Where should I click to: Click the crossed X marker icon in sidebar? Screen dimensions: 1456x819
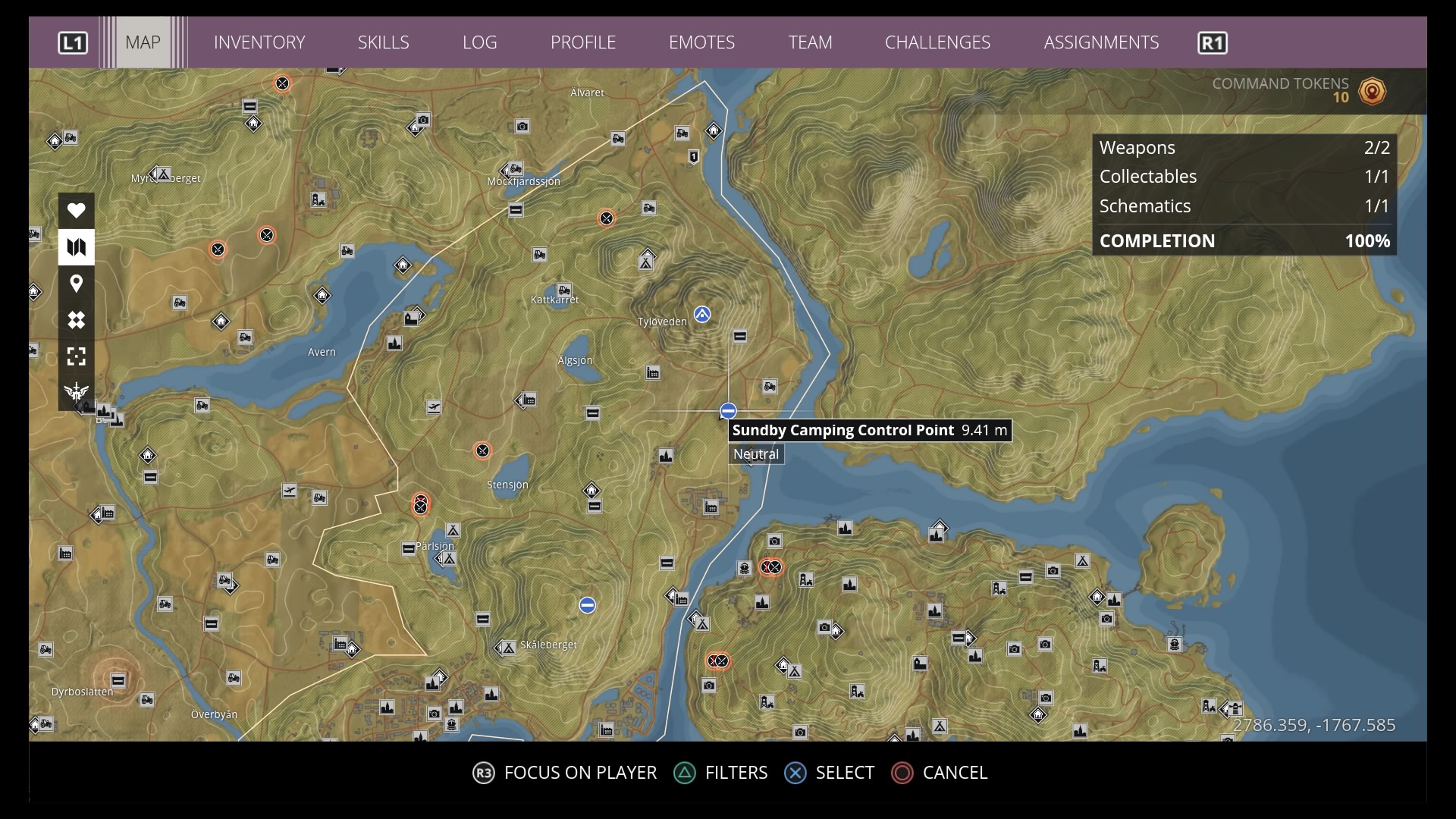(76, 320)
